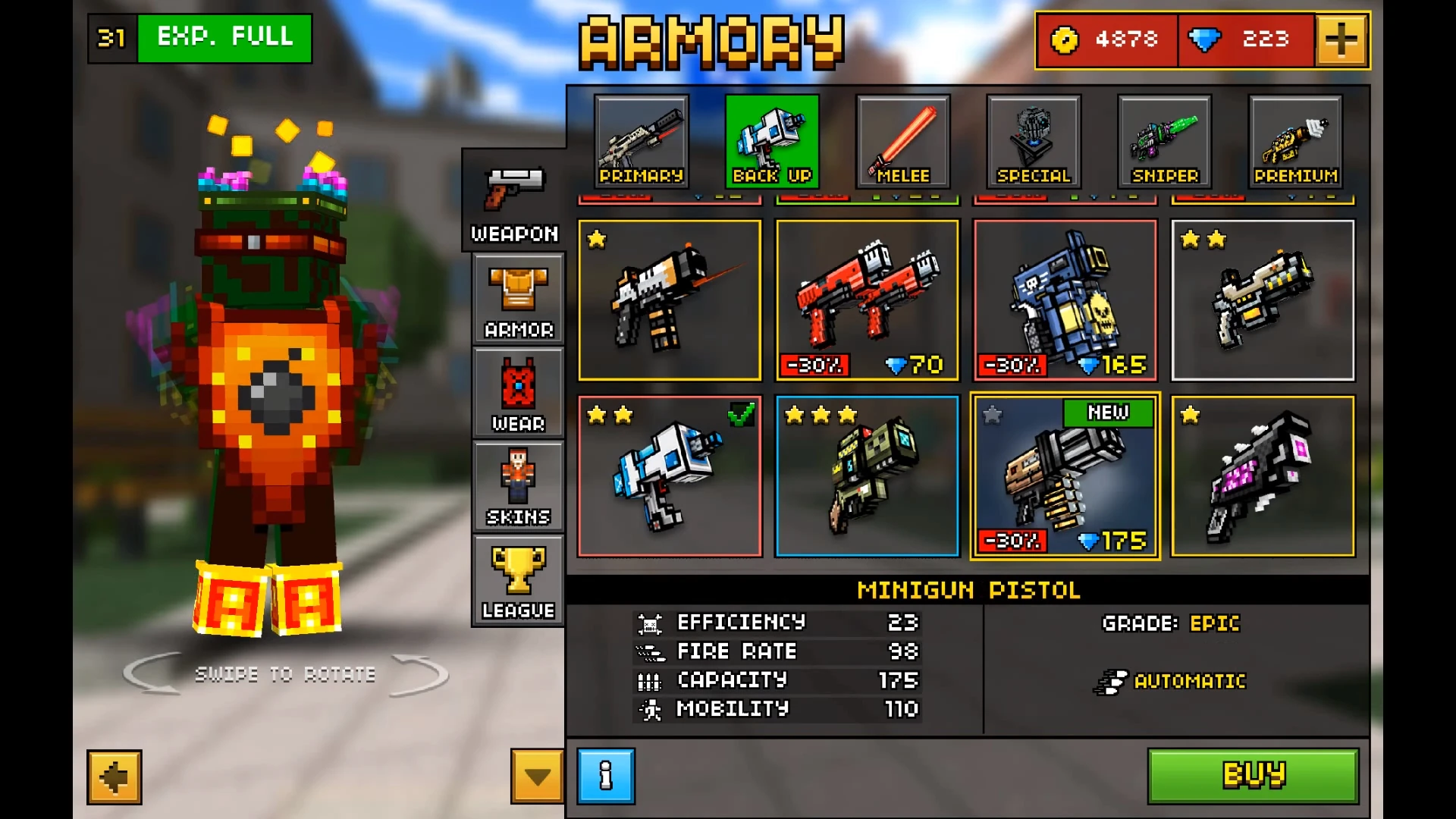The image size is (1456, 819).
Task: Switch to the Sniper weapons category
Action: coord(1164,140)
